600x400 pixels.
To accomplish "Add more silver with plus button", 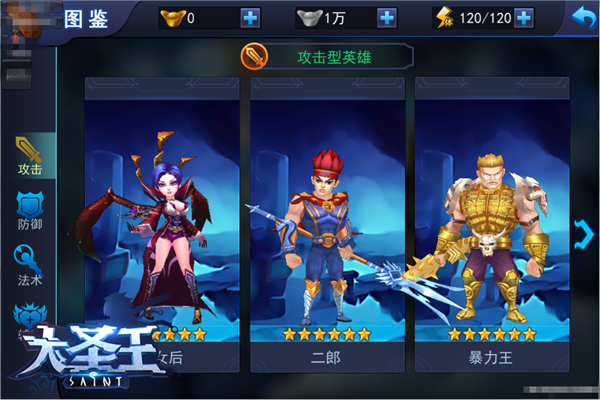I will [386, 18].
